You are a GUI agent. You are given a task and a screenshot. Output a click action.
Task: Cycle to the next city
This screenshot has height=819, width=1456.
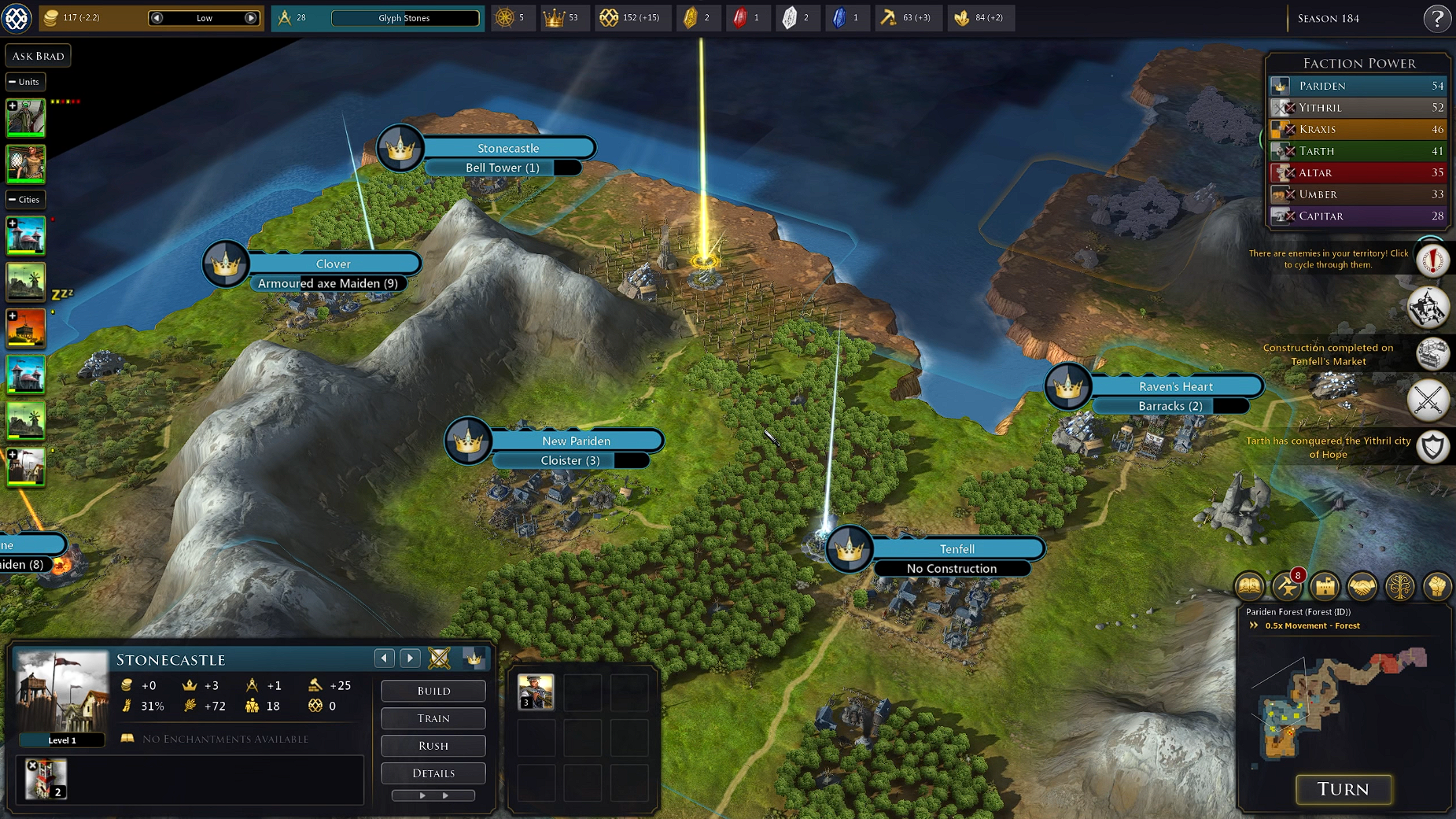410,659
